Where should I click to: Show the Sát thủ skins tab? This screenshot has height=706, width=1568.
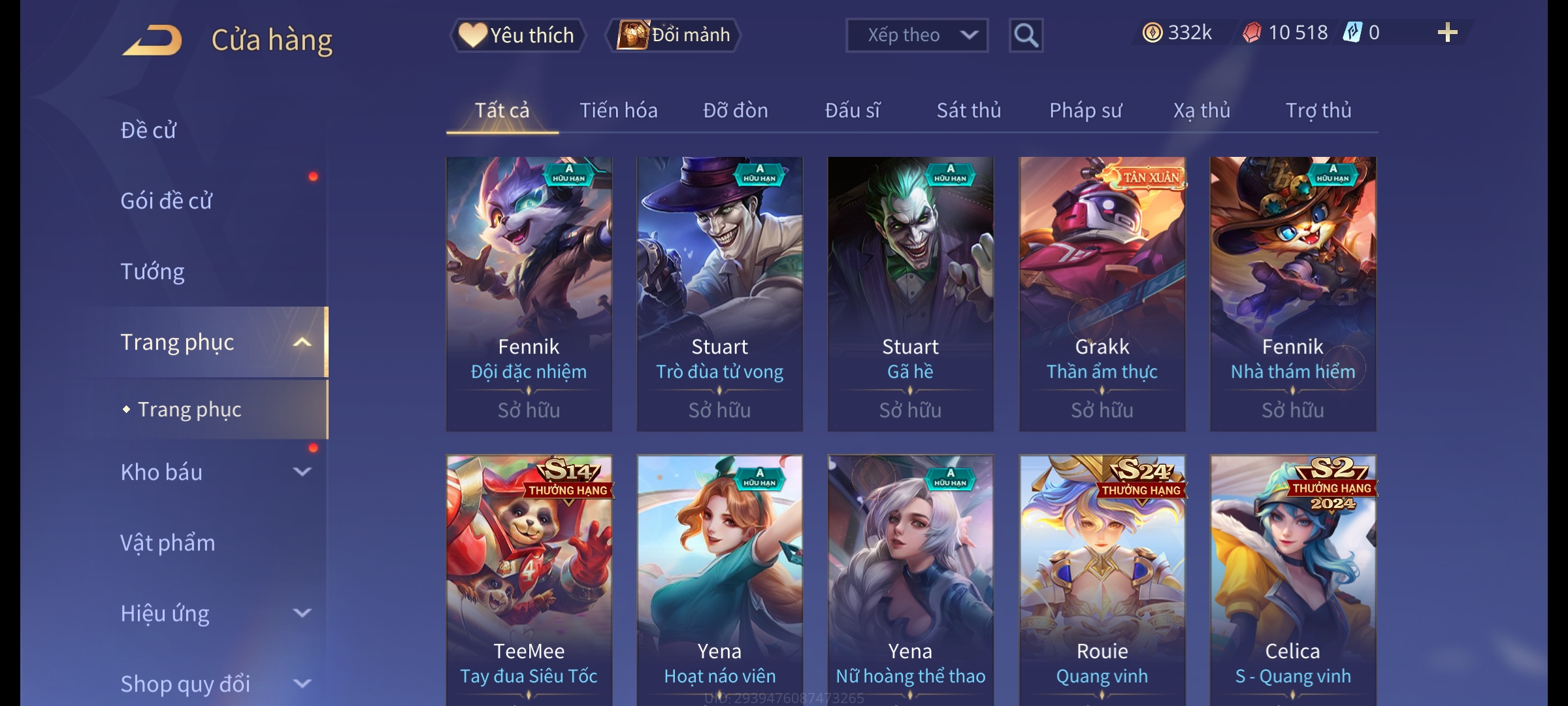click(x=968, y=110)
